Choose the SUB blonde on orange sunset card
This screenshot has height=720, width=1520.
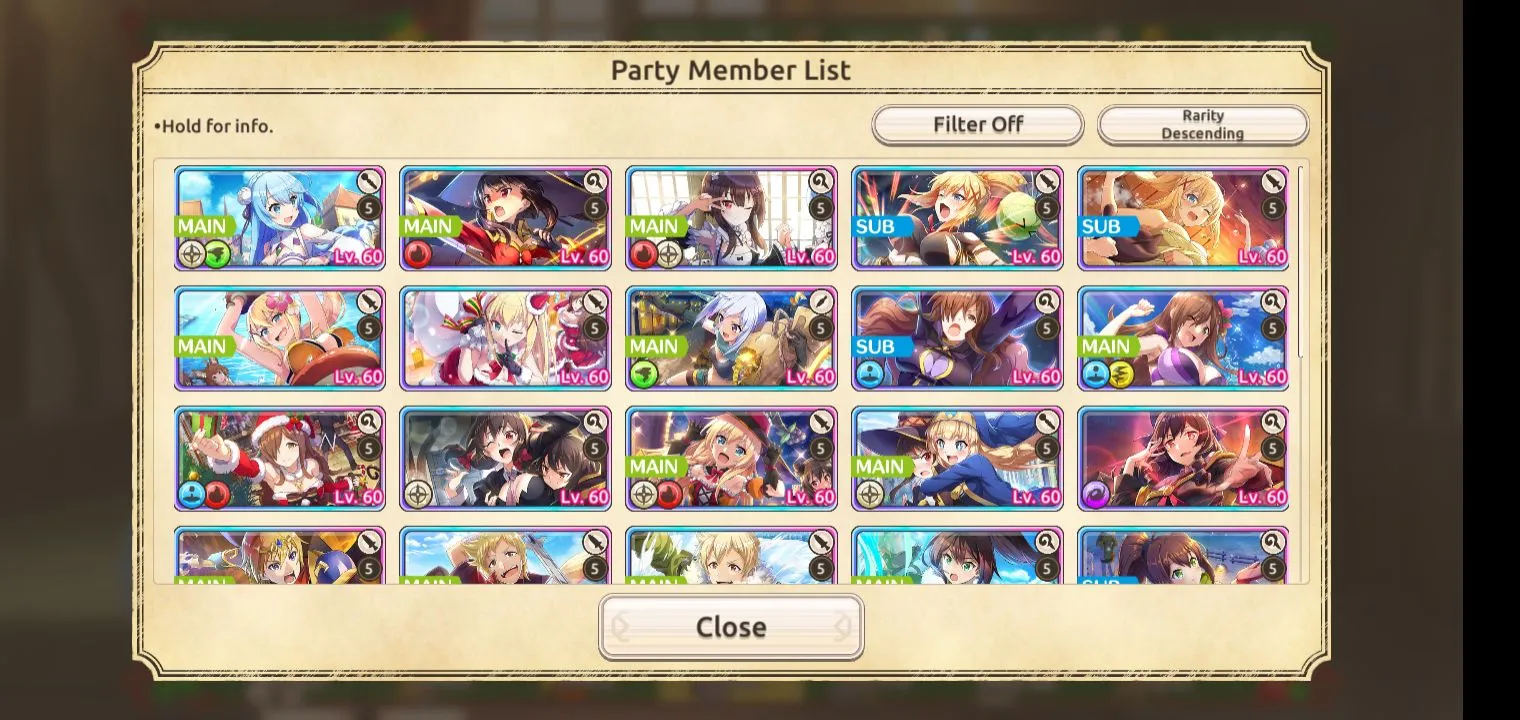pyautogui.click(x=1183, y=218)
